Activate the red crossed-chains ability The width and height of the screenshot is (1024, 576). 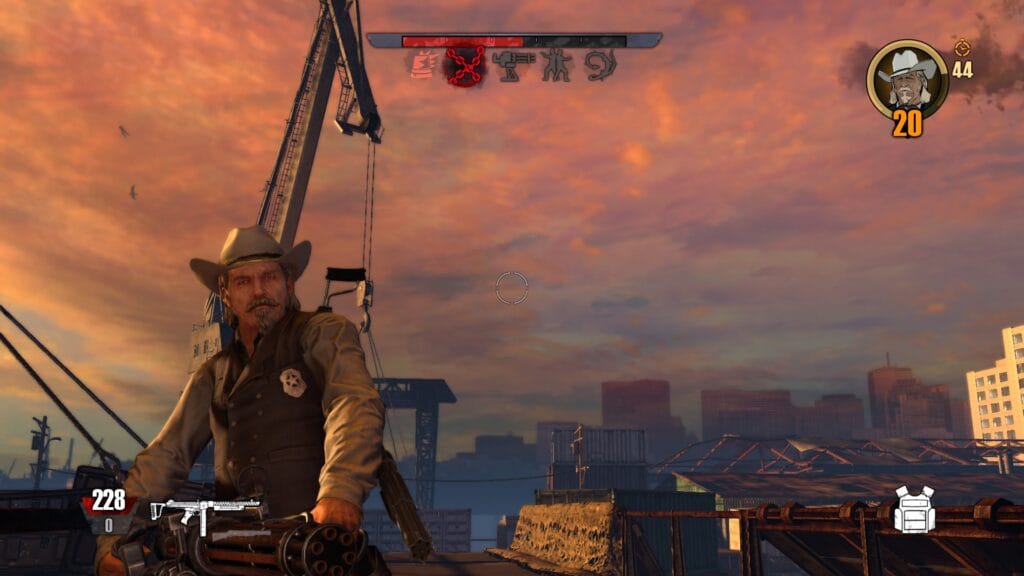[x=464, y=66]
